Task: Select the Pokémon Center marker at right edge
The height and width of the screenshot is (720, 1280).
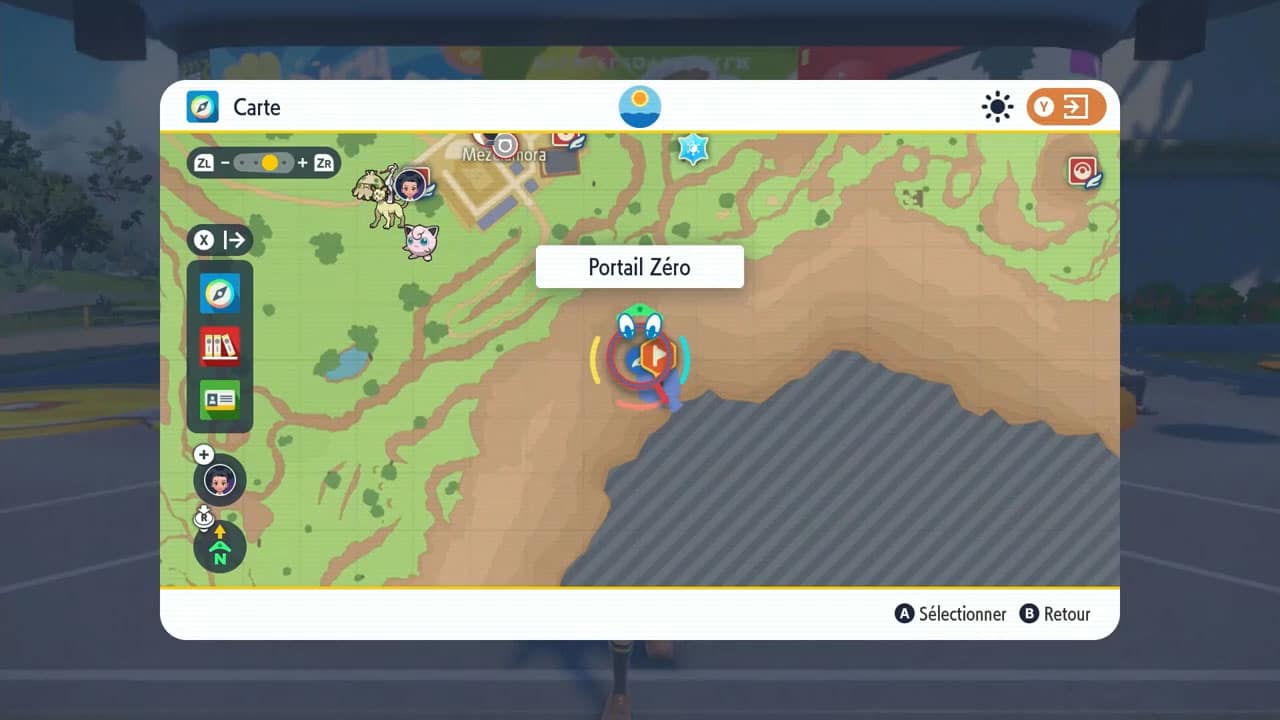Action: click(1083, 171)
